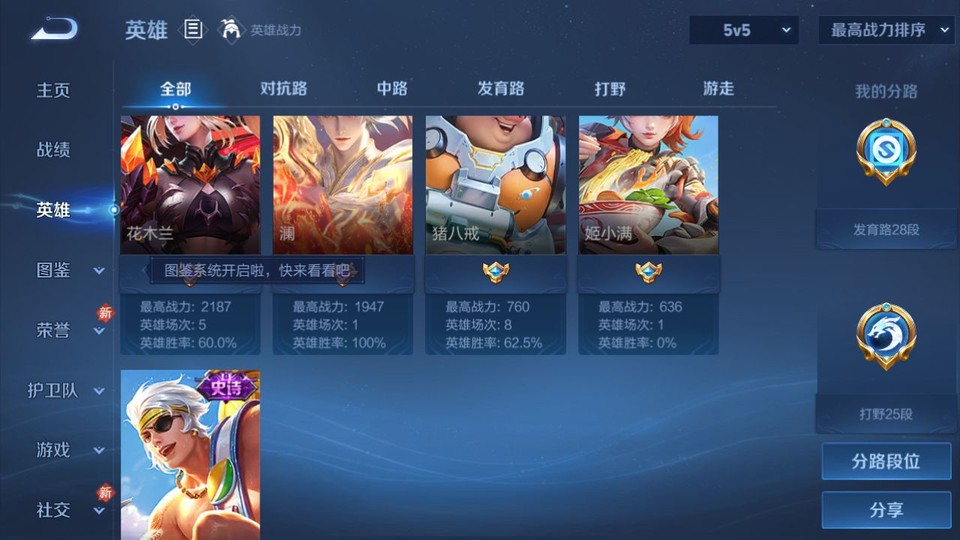Switch to the 发育路 tab
960x540 pixels.
tap(500, 88)
